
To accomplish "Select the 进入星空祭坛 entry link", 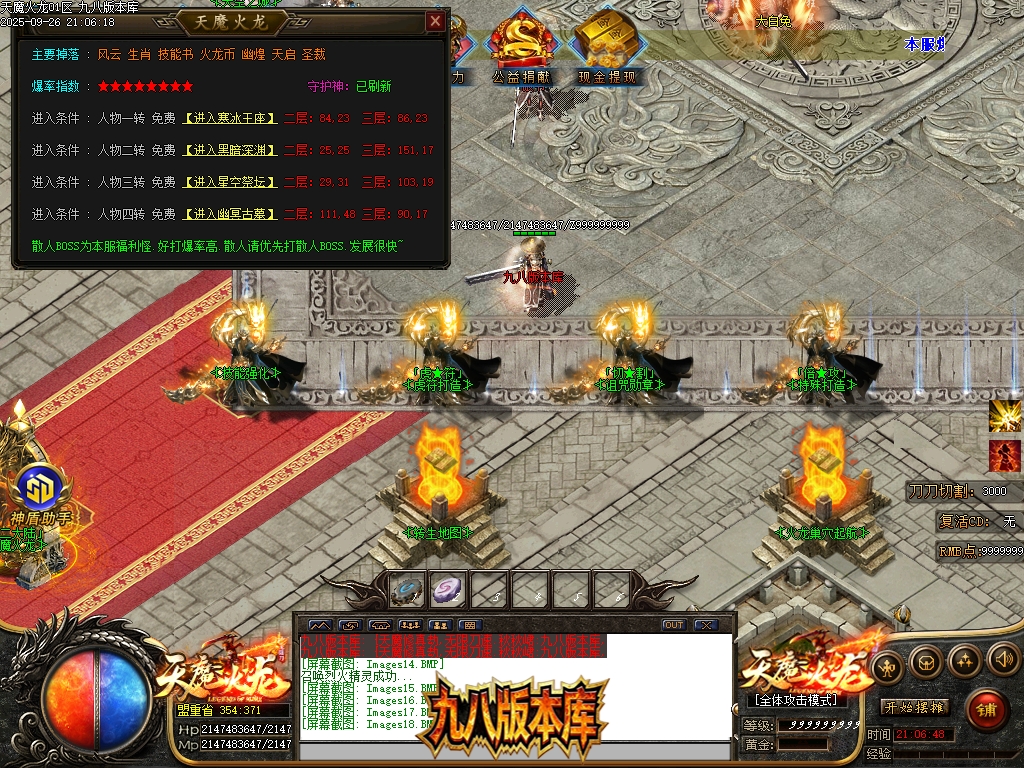I will pyautogui.click(x=229, y=182).
